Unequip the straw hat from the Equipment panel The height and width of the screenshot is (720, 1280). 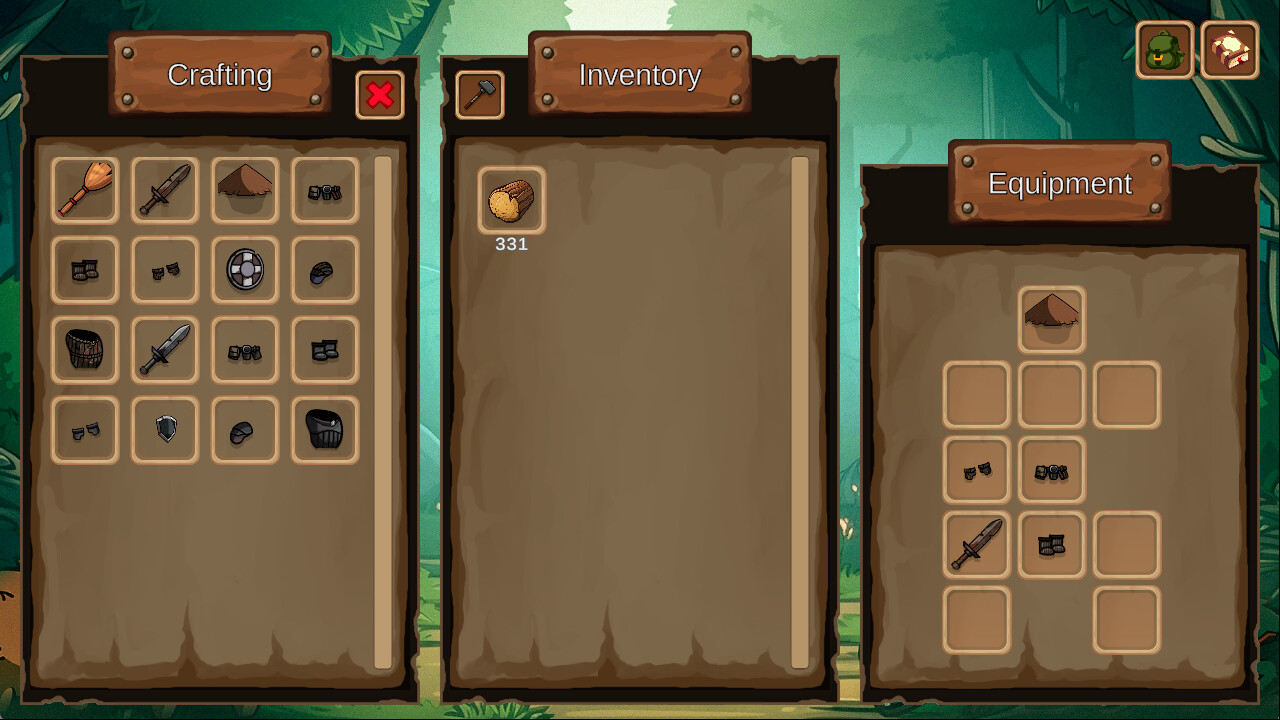click(1051, 318)
